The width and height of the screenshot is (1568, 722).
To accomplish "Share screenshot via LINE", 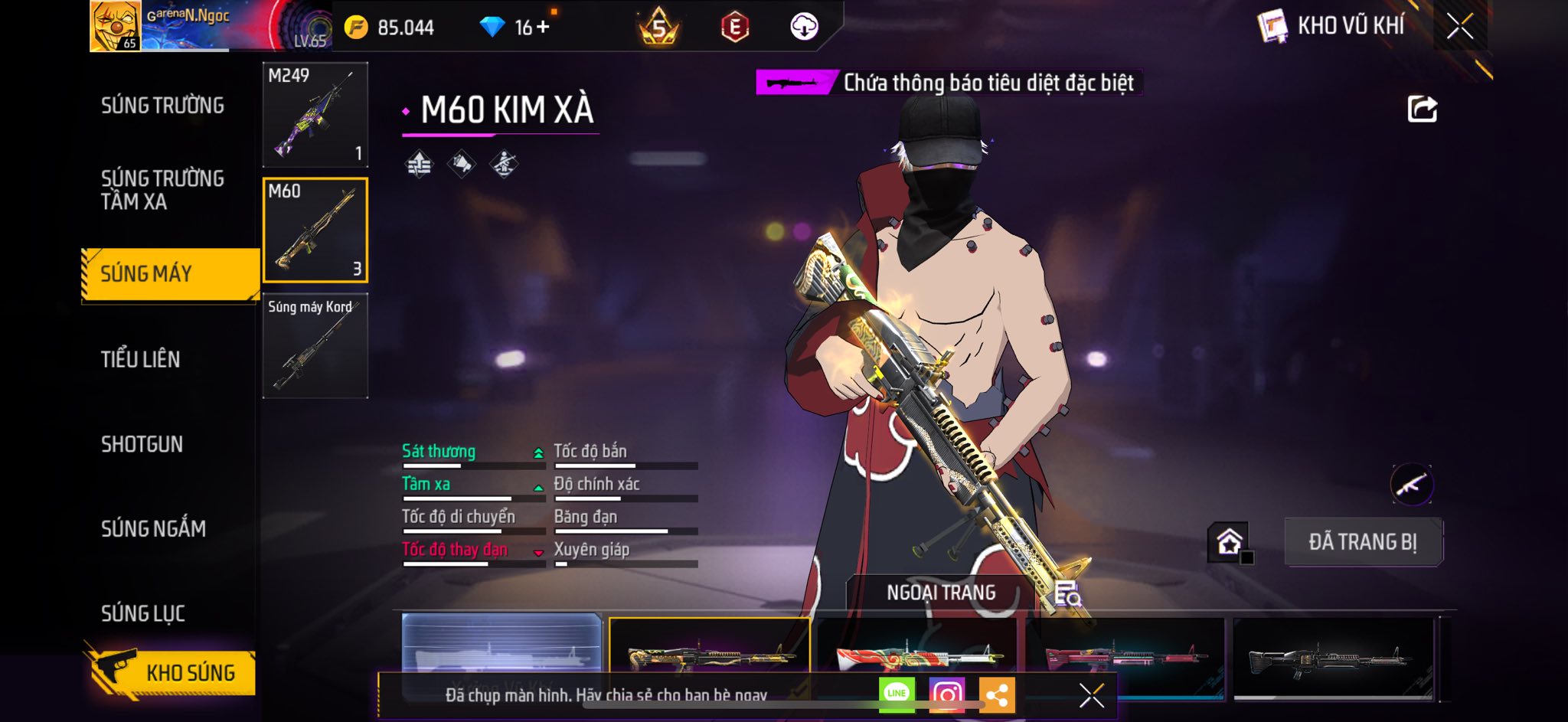I will point(897,694).
